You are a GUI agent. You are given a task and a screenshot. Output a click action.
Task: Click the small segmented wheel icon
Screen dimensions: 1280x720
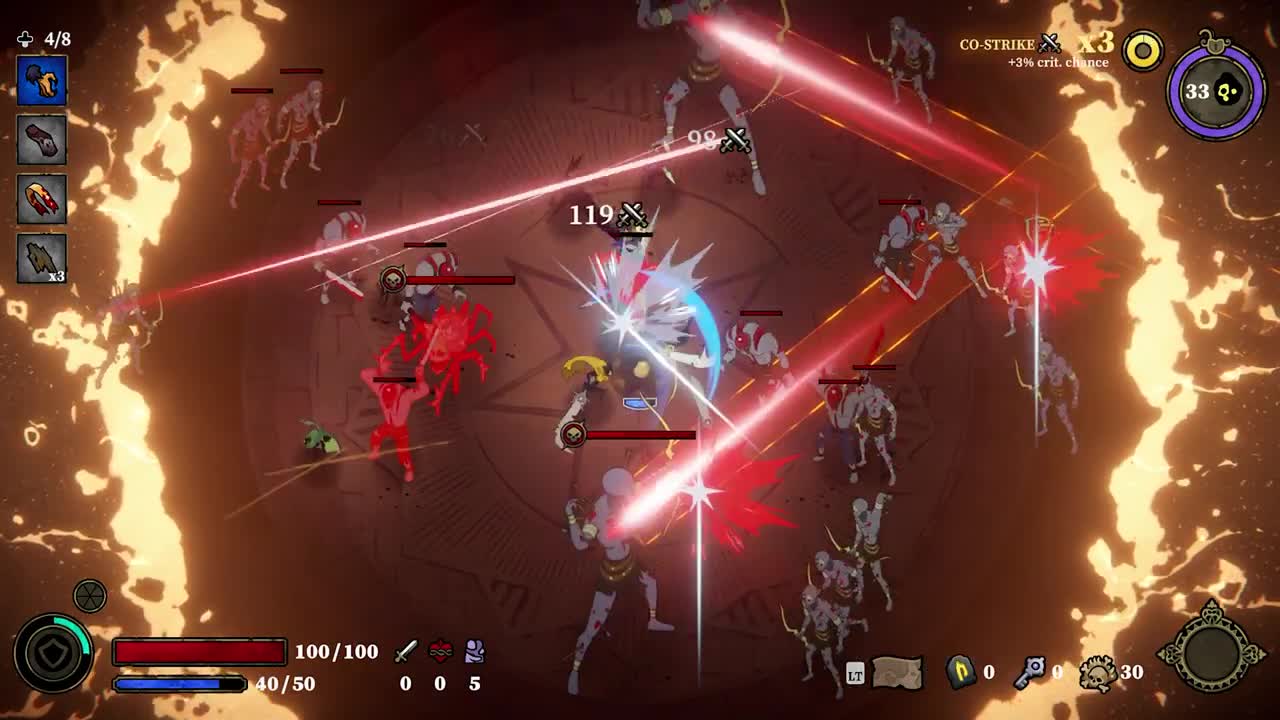[x=90, y=596]
